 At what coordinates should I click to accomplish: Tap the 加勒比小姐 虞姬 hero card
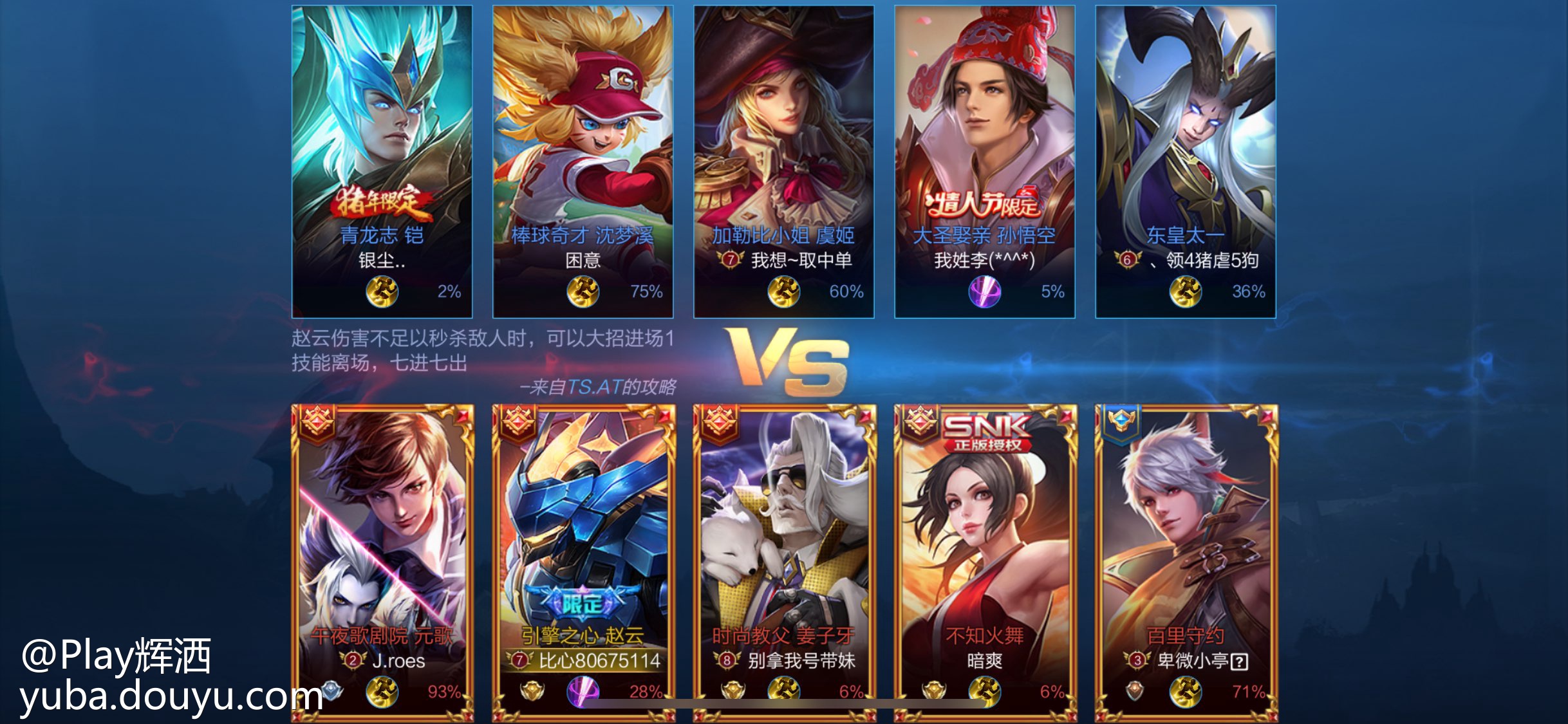coord(783,161)
